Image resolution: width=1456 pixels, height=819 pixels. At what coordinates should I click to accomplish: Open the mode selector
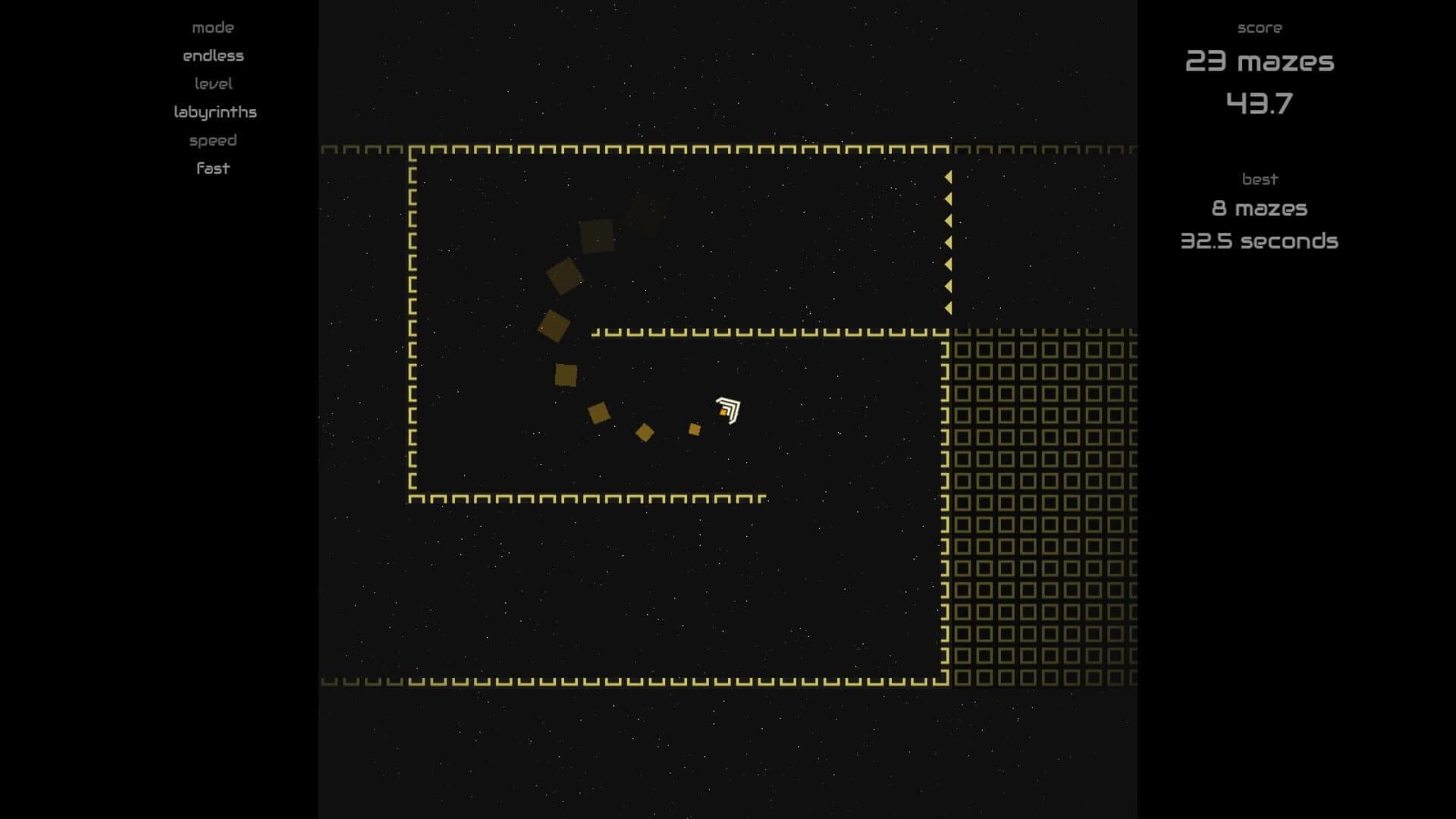(212, 27)
